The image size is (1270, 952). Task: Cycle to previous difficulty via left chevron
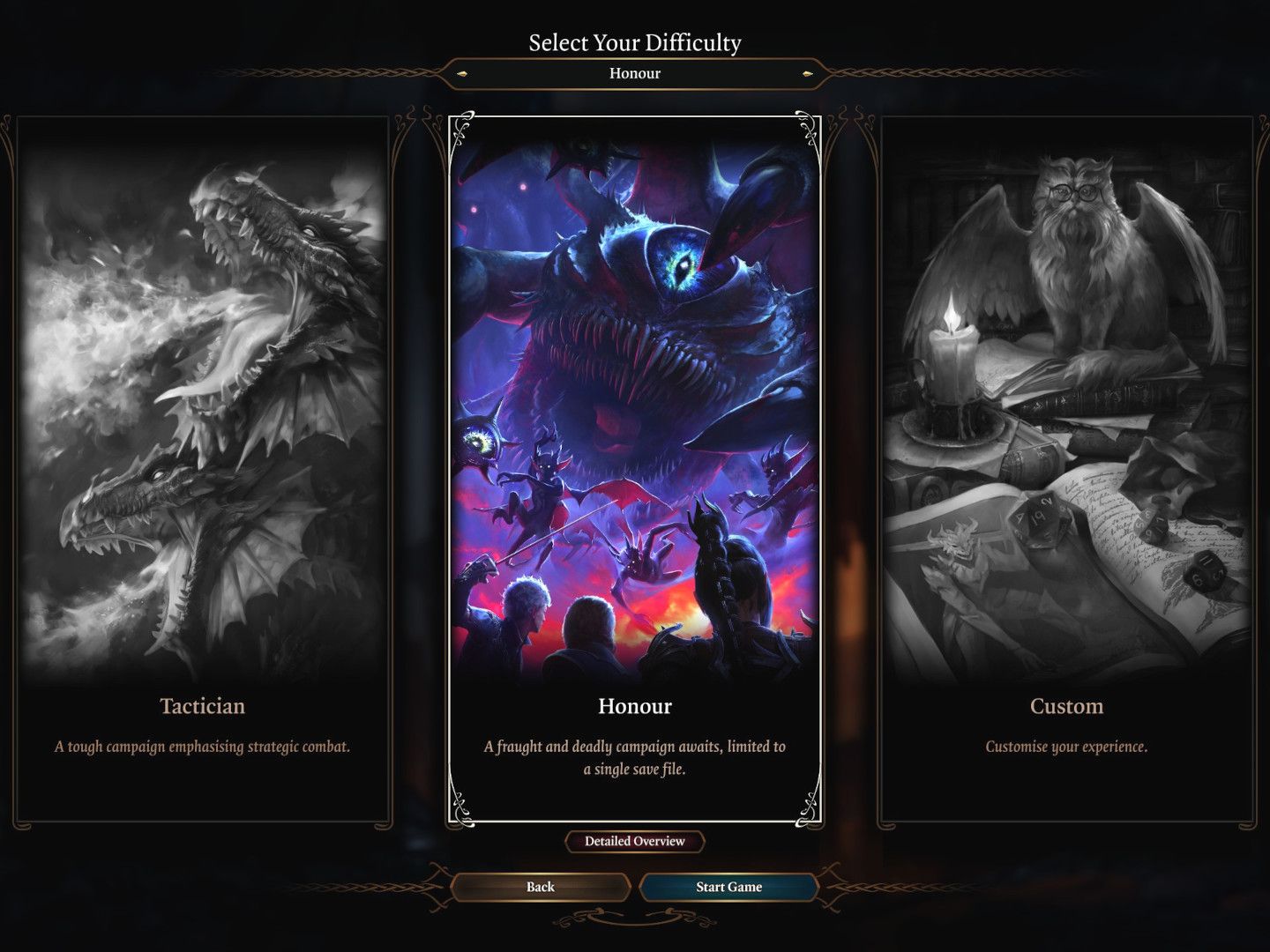pyautogui.click(x=463, y=74)
